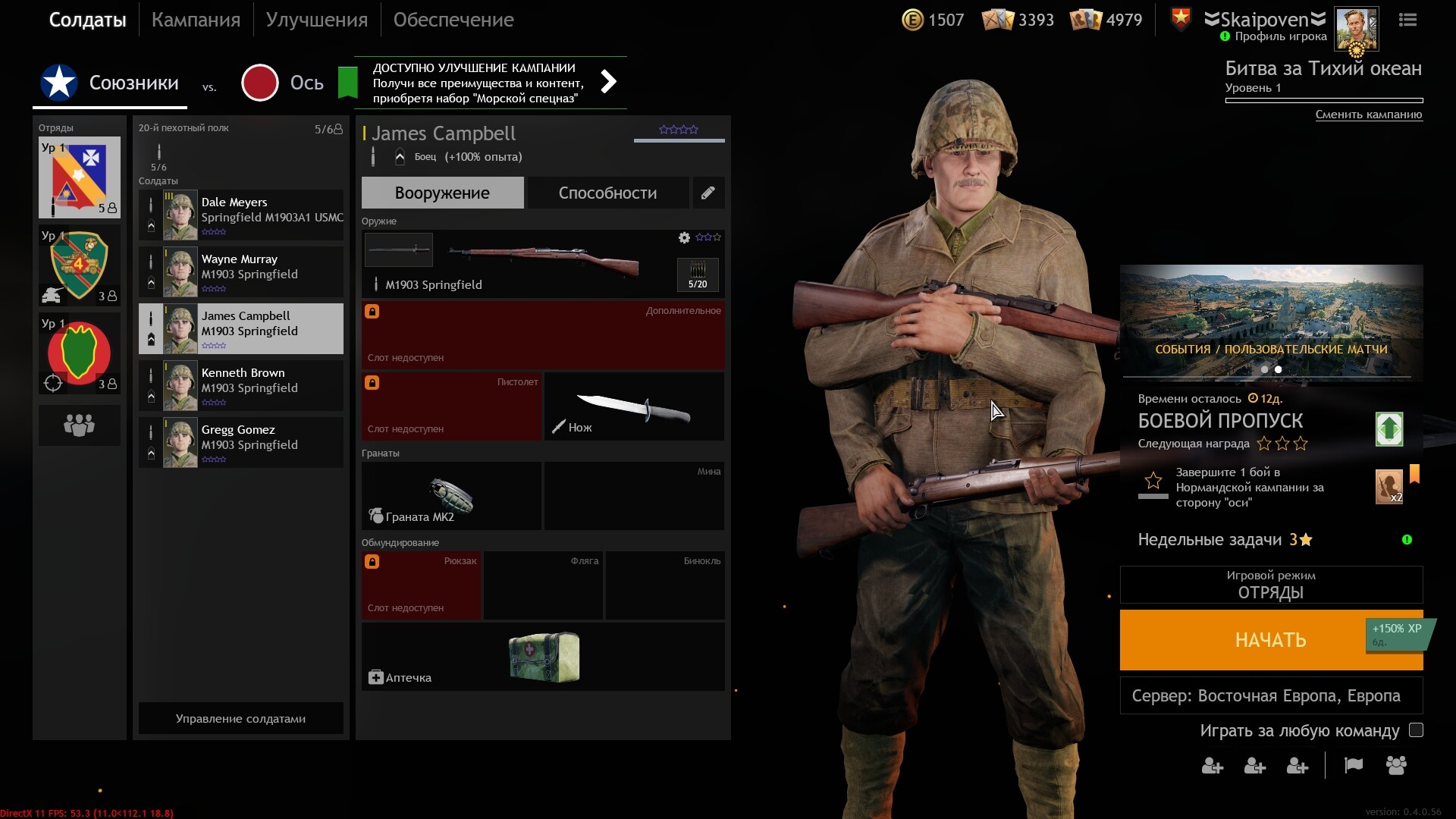Open the server selection field
This screenshot has height=819, width=1456.
tap(1271, 695)
